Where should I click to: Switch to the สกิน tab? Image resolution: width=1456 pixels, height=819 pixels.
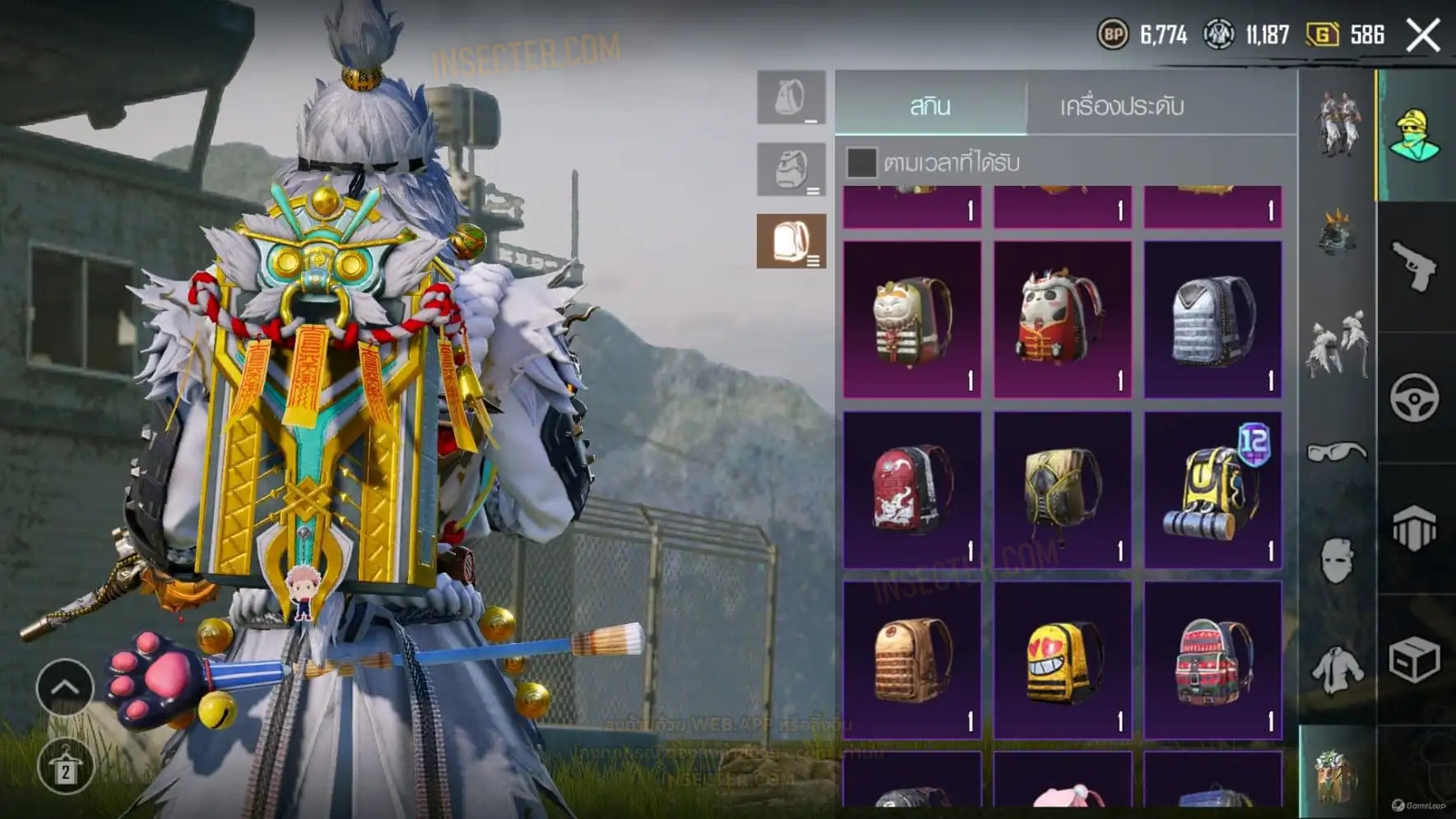[930, 106]
